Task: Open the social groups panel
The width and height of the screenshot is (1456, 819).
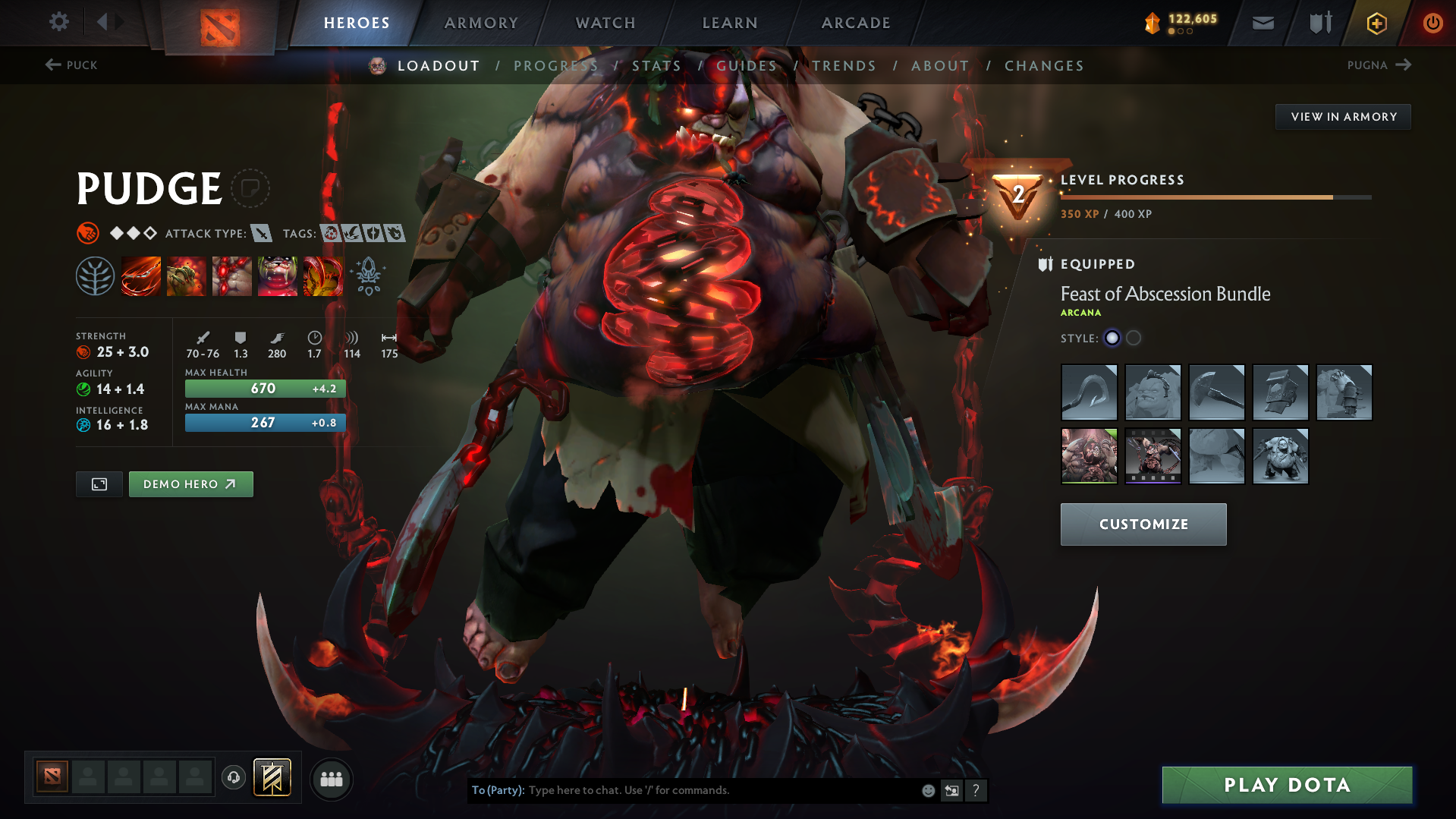Action: coord(332,779)
